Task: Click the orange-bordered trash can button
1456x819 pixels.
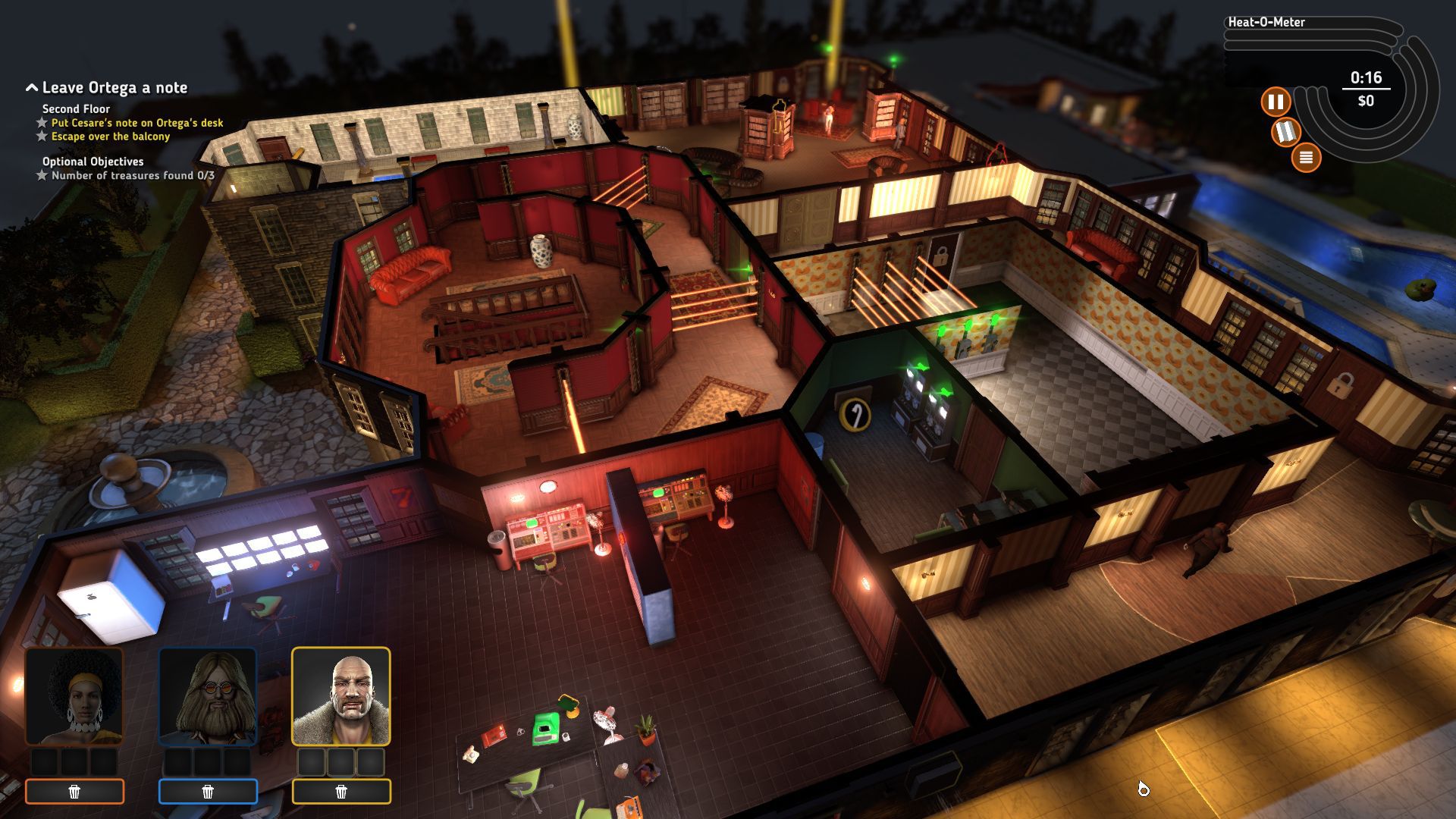Action: point(74,792)
